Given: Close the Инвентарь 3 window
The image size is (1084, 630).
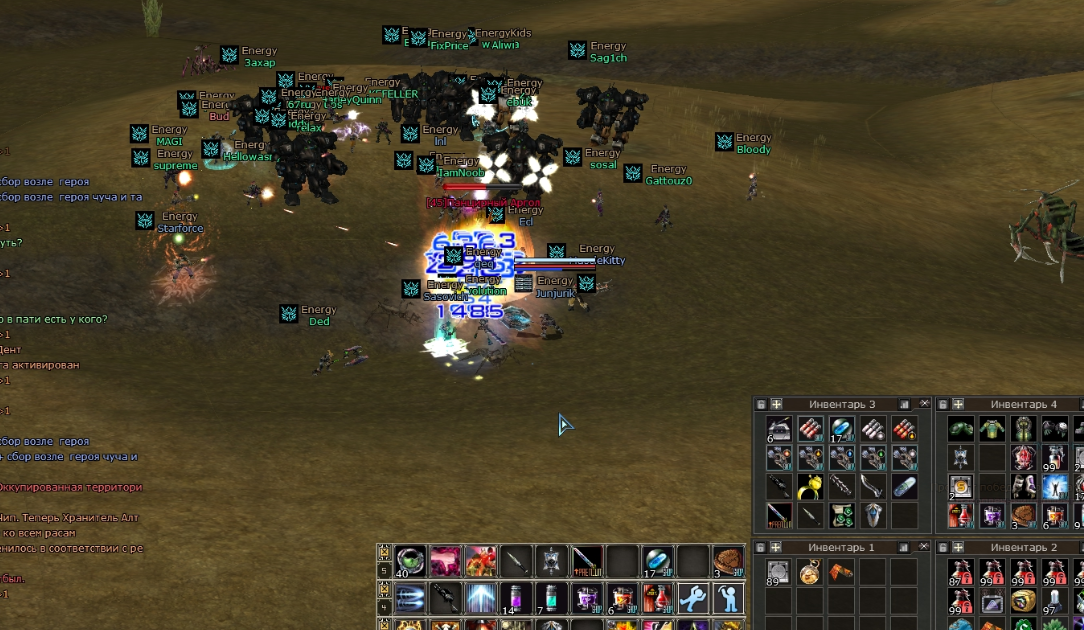Looking at the screenshot, I should pos(924,404).
